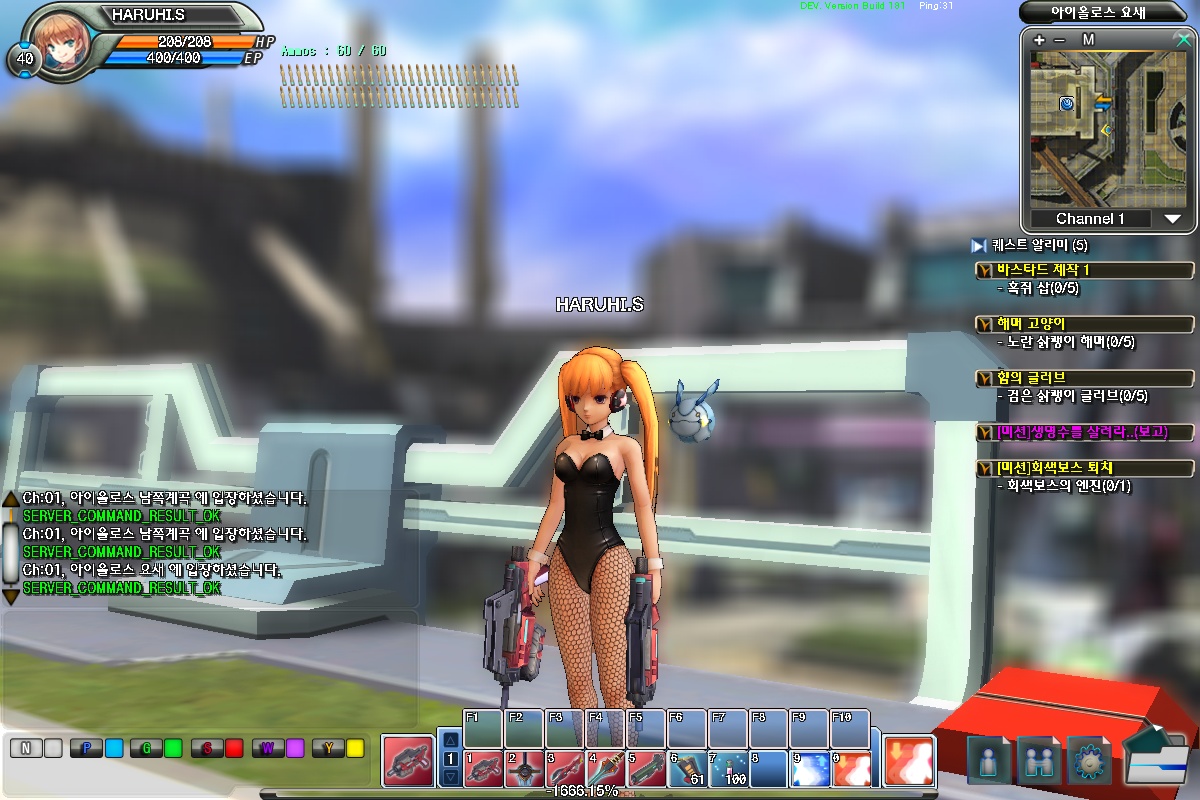
Task: Select the red rifle in hotbar slot 1
Action: coord(483,769)
